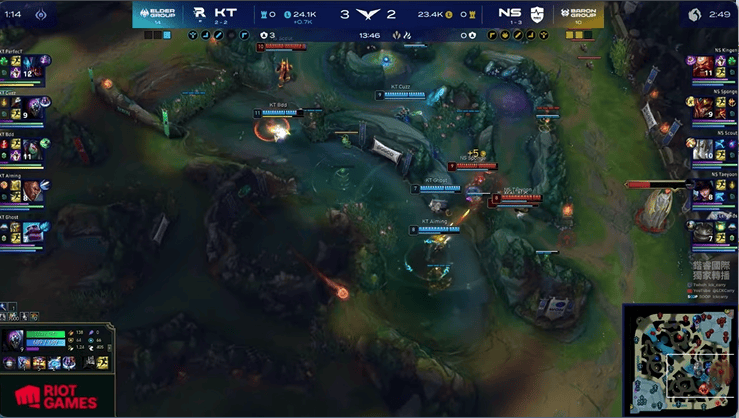Choose NS Sponge's champion portrait
Viewport: 739px width, 418px height.
coord(703,107)
